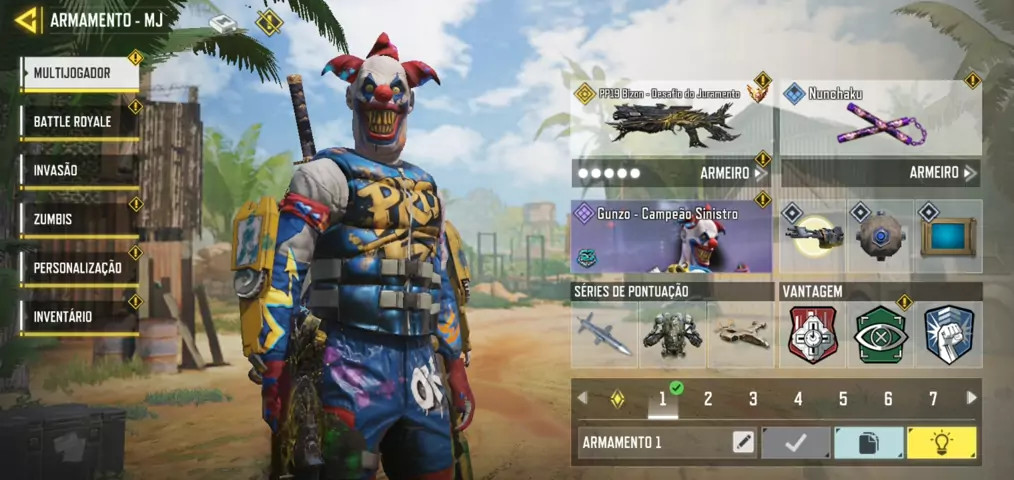Choose the Nunchaku secondary weapon slot
Viewport: 1014px width, 480px height.
tap(880, 121)
